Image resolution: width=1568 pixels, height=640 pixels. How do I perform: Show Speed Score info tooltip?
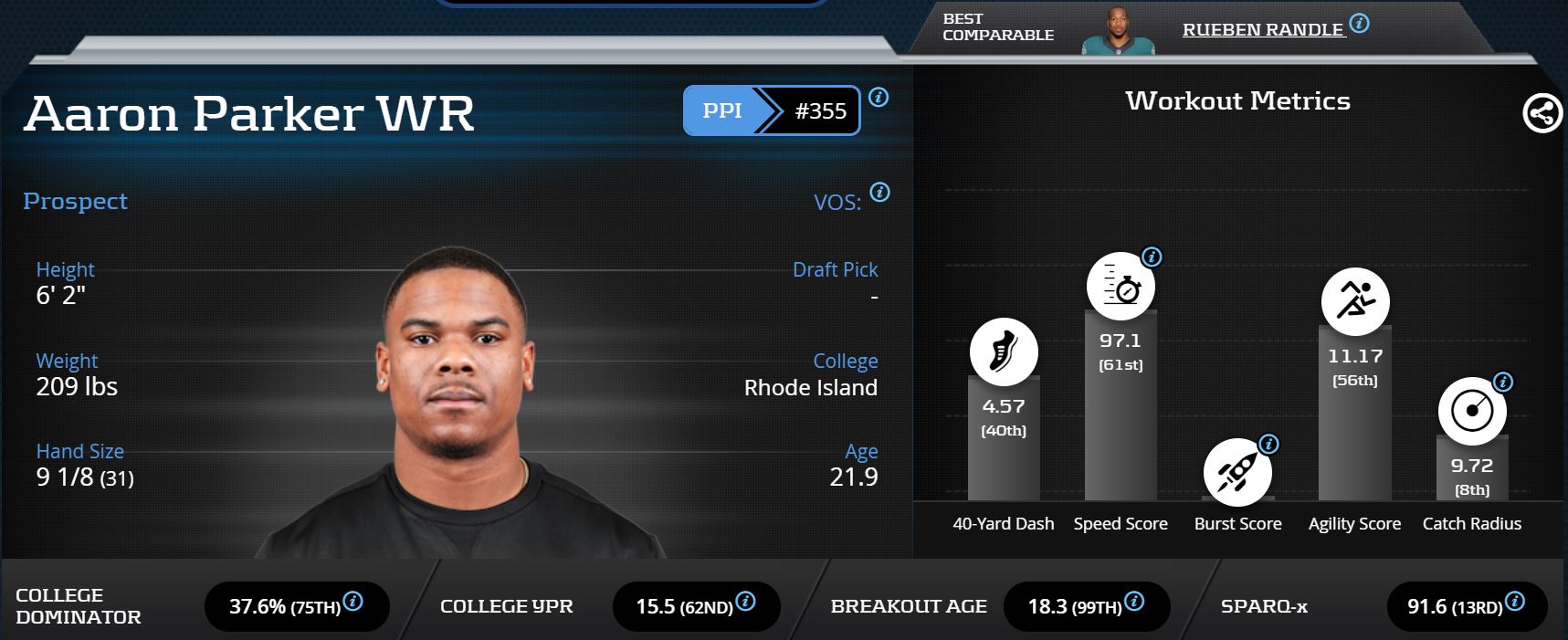point(1152,257)
